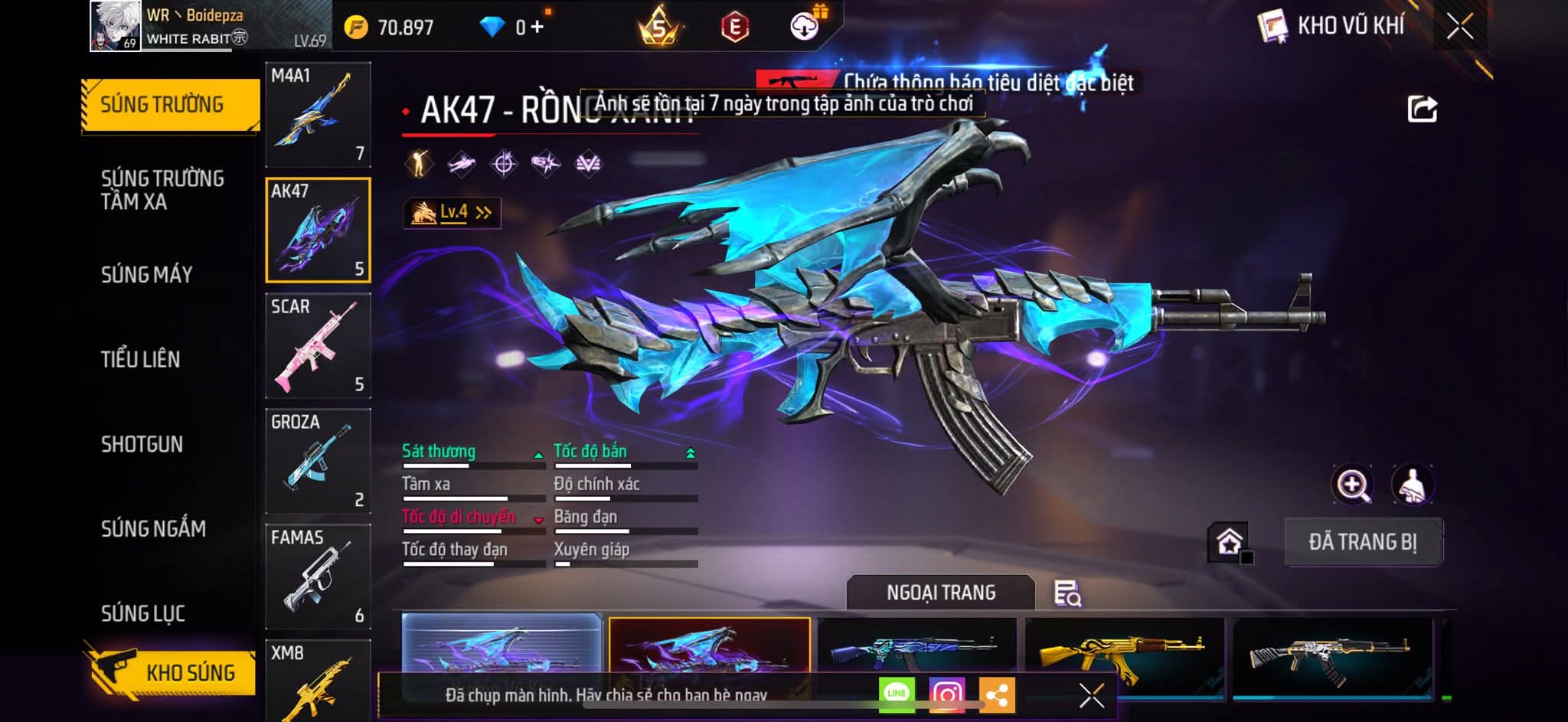Select the golden AK47 skin thumbnail
Viewport: 1568px width, 722px height.
pyautogui.click(x=1124, y=657)
